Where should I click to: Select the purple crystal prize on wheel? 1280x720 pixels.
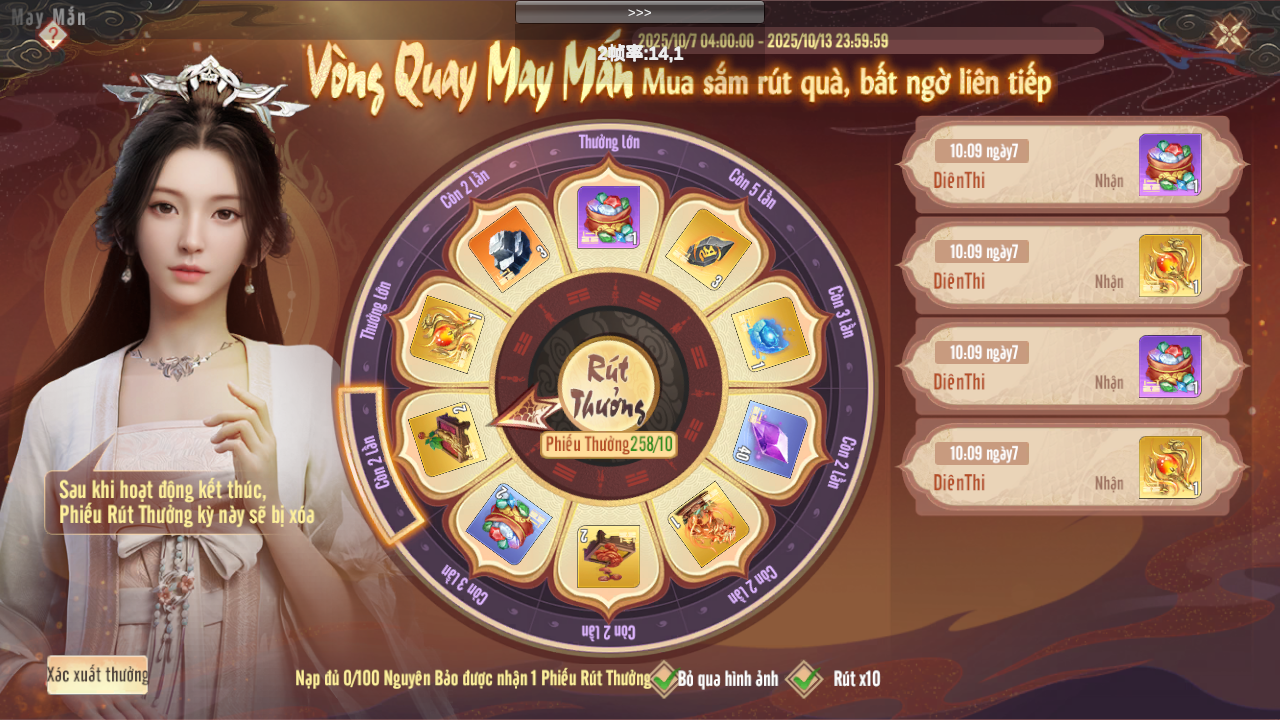pos(769,440)
